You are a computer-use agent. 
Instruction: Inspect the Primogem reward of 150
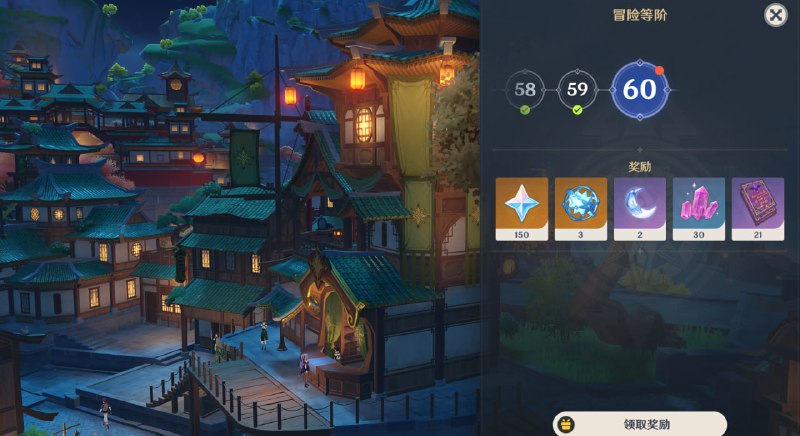[522, 208]
